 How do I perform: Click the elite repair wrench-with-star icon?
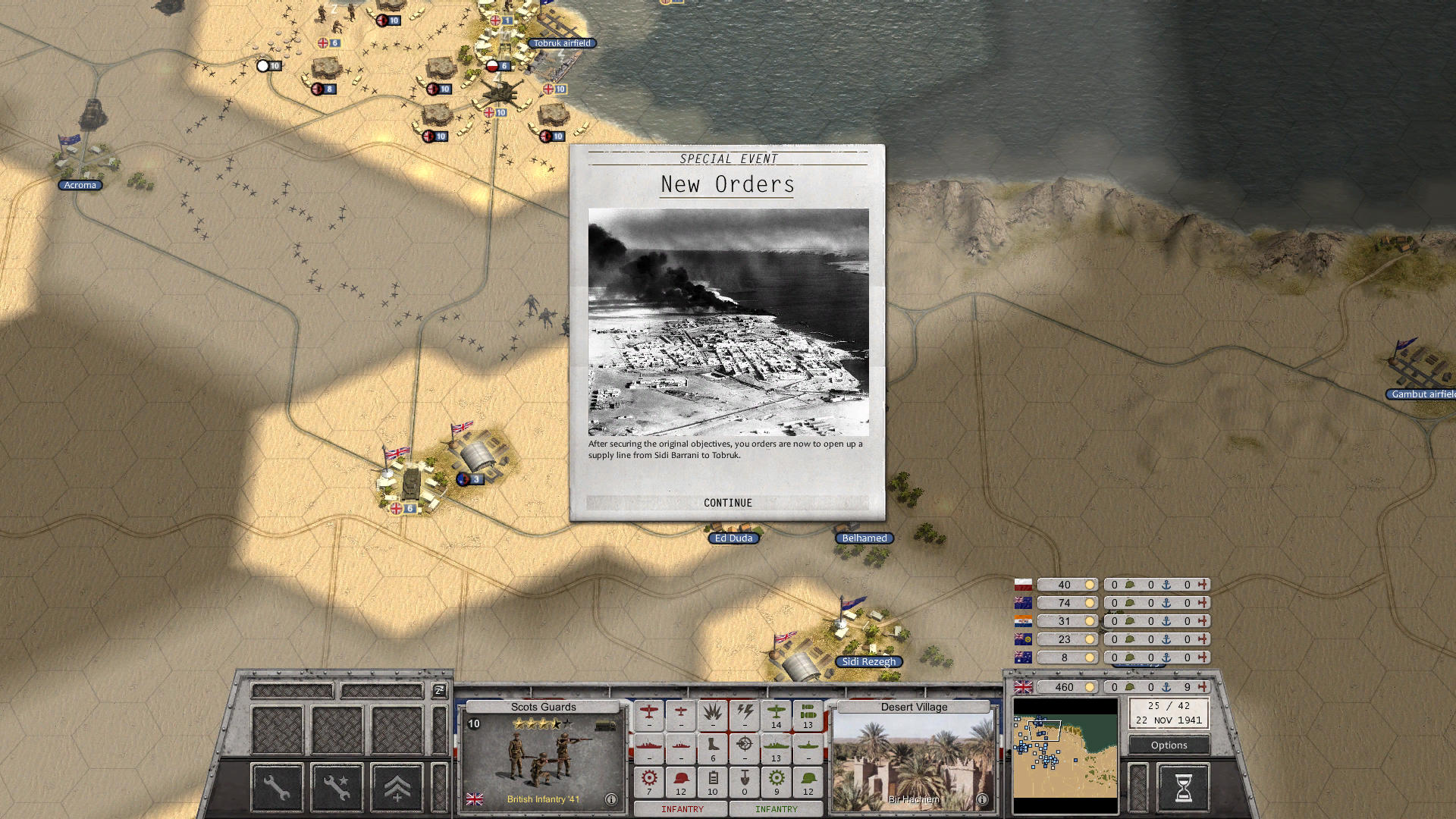tap(336, 787)
